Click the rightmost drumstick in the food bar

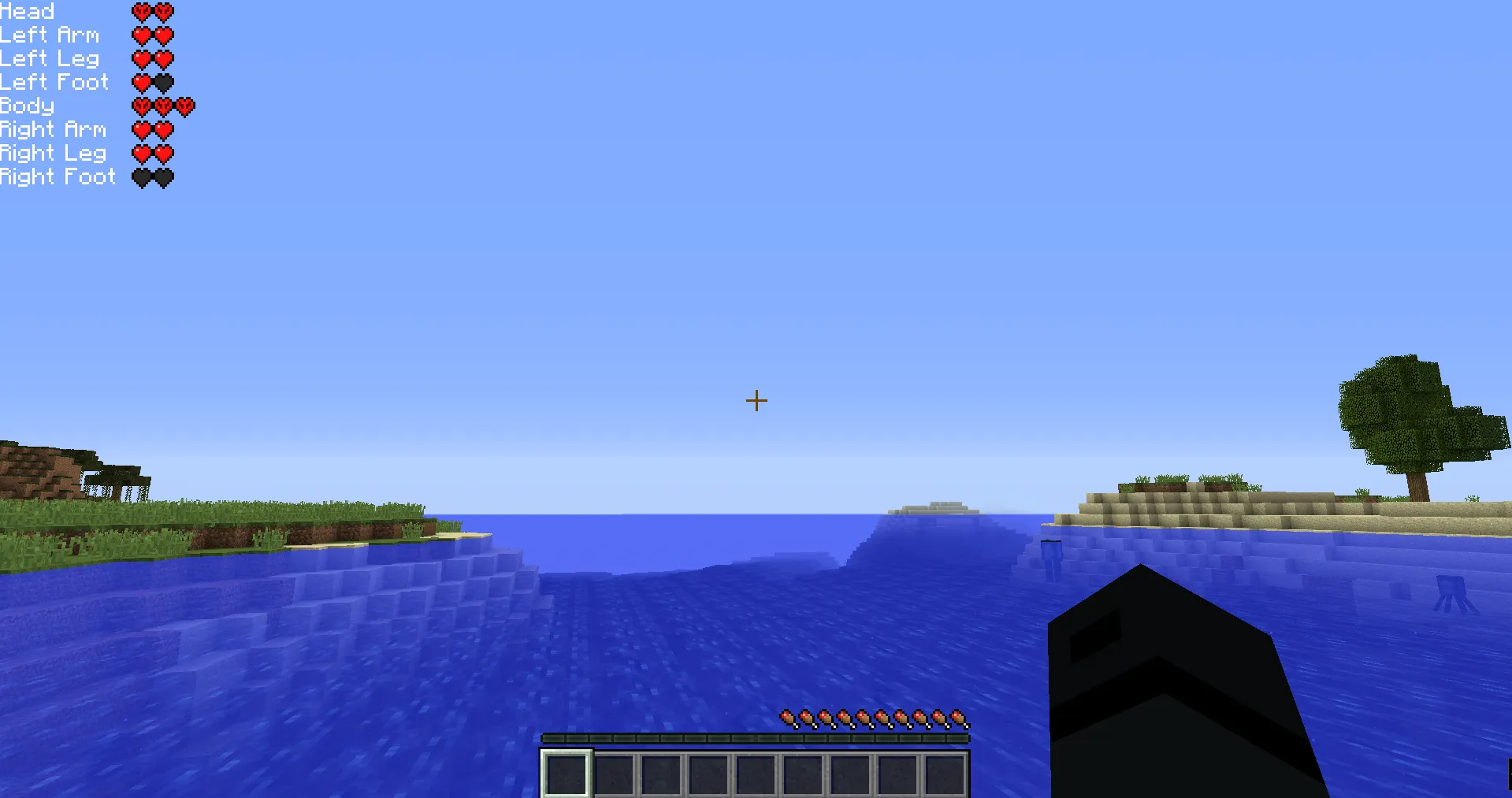959,718
